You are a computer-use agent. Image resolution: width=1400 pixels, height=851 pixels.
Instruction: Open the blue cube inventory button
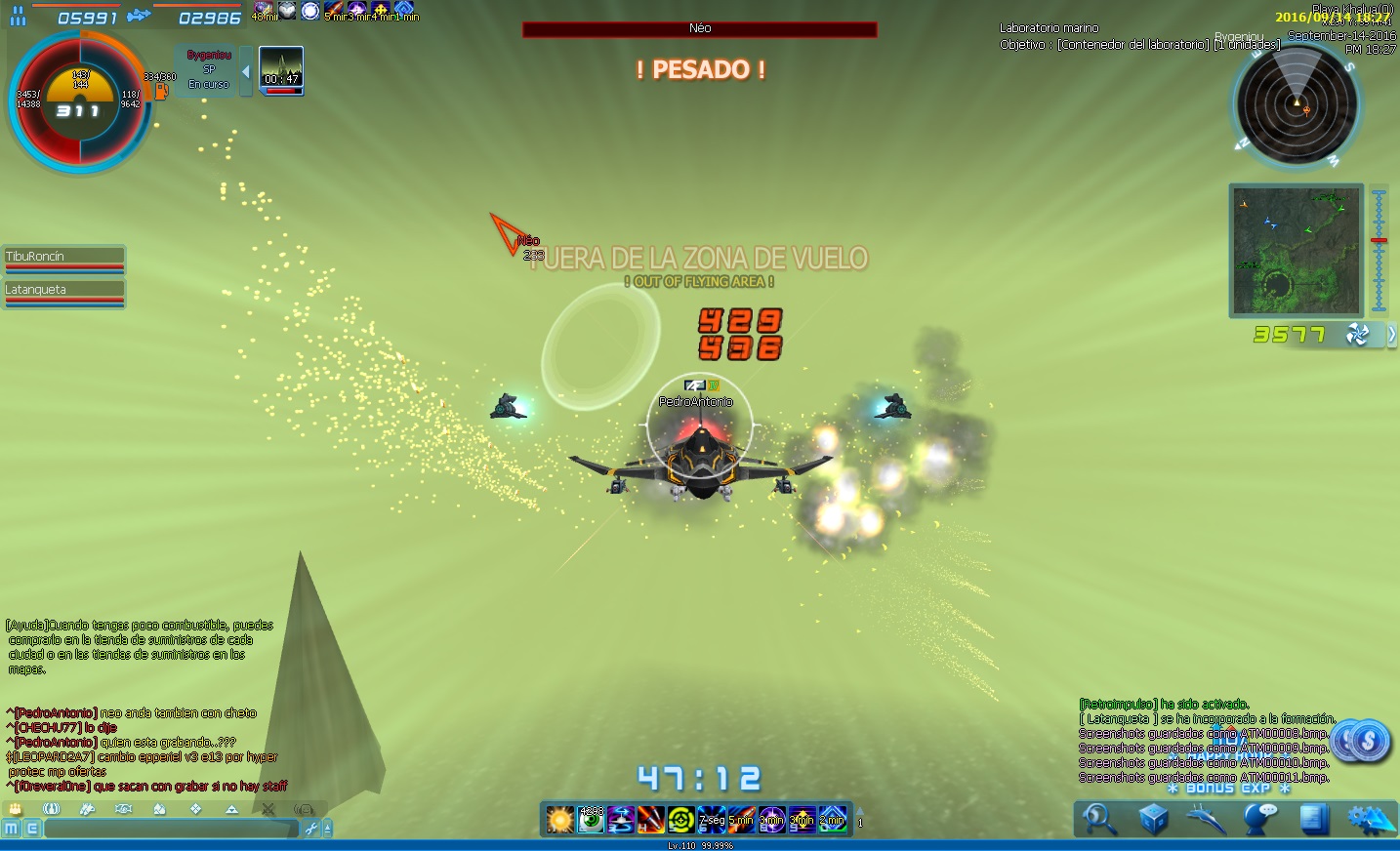coord(1153,820)
